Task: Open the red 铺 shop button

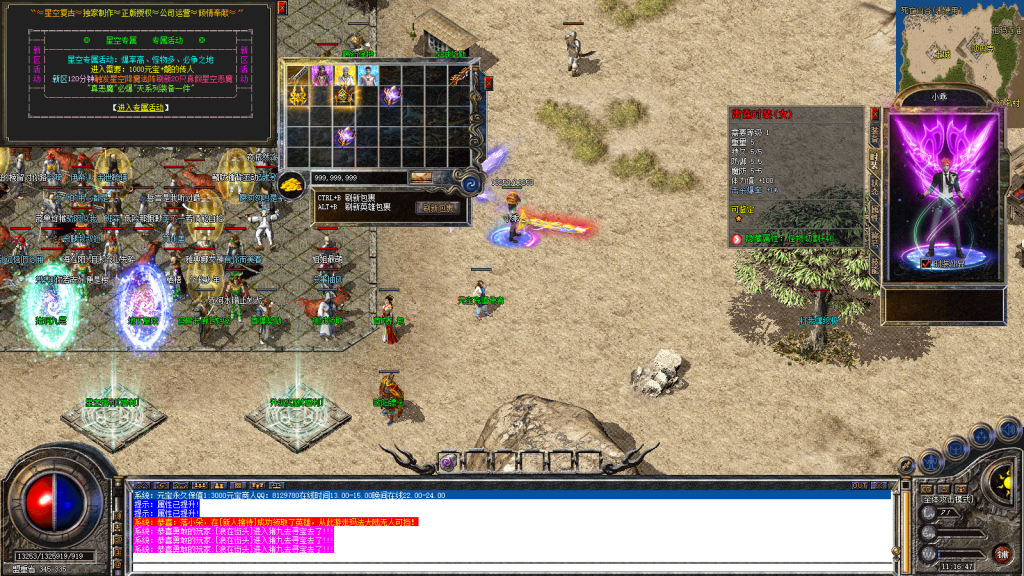Action: (x=1001, y=553)
